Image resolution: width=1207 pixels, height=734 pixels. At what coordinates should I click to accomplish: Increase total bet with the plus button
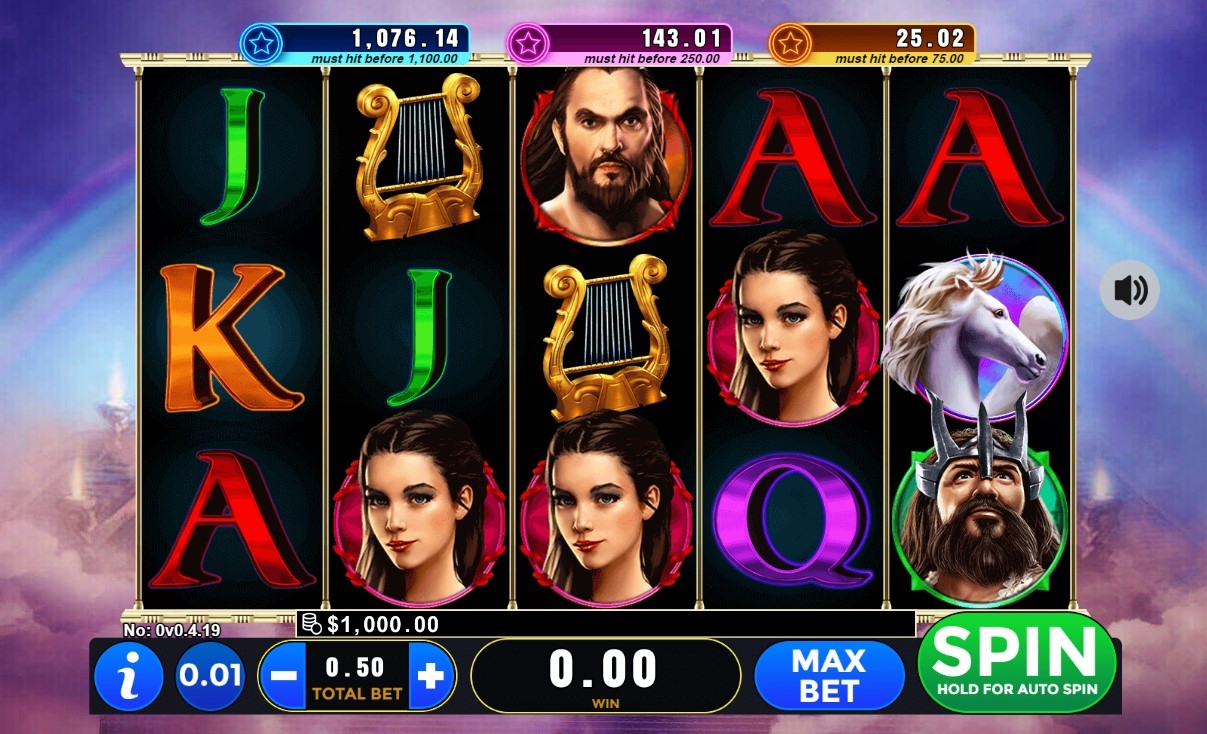[430, 676]
